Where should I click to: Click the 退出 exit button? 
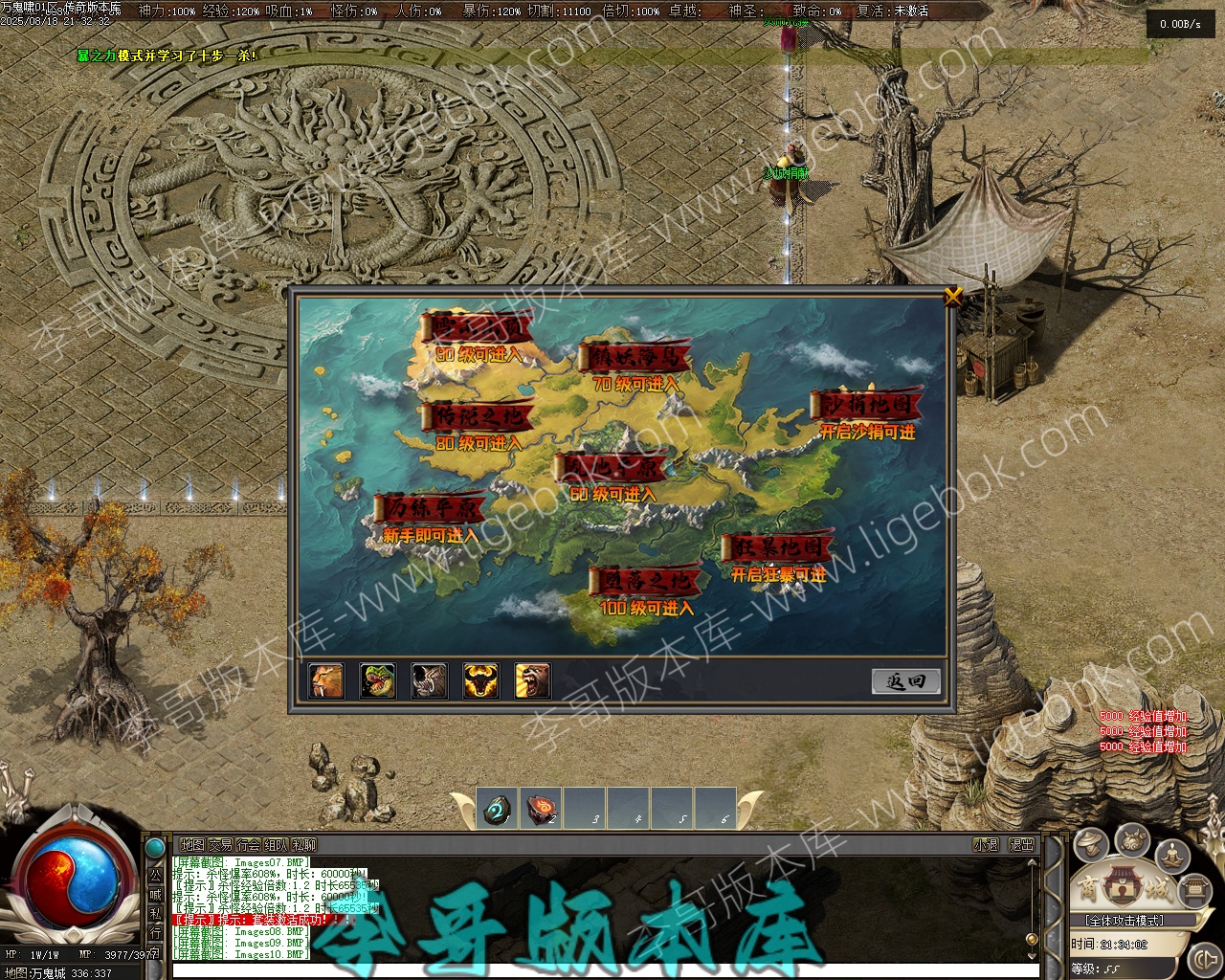point(1022,845)
